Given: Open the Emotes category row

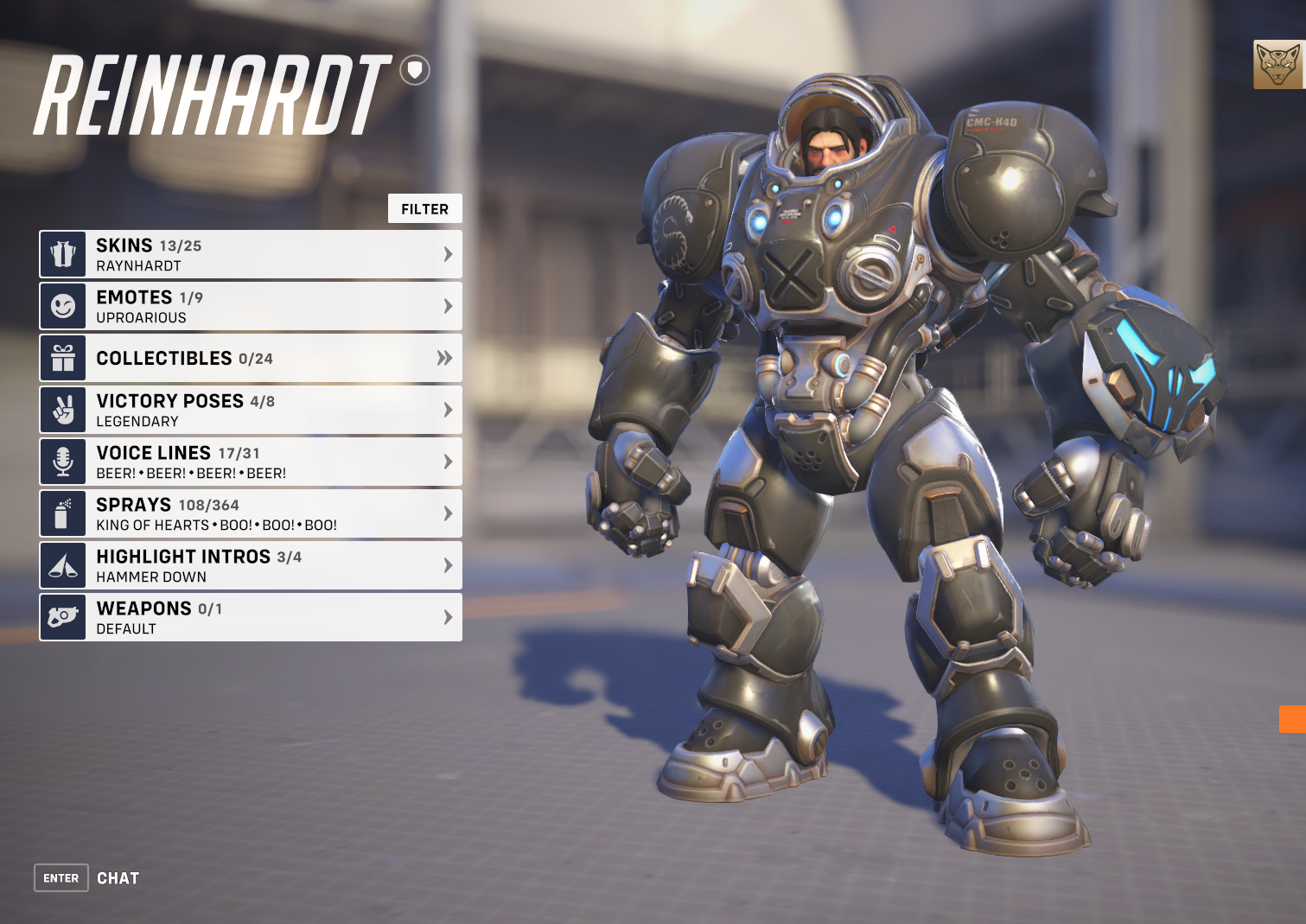Looking at the screenshot, I should tap(251, 306).
